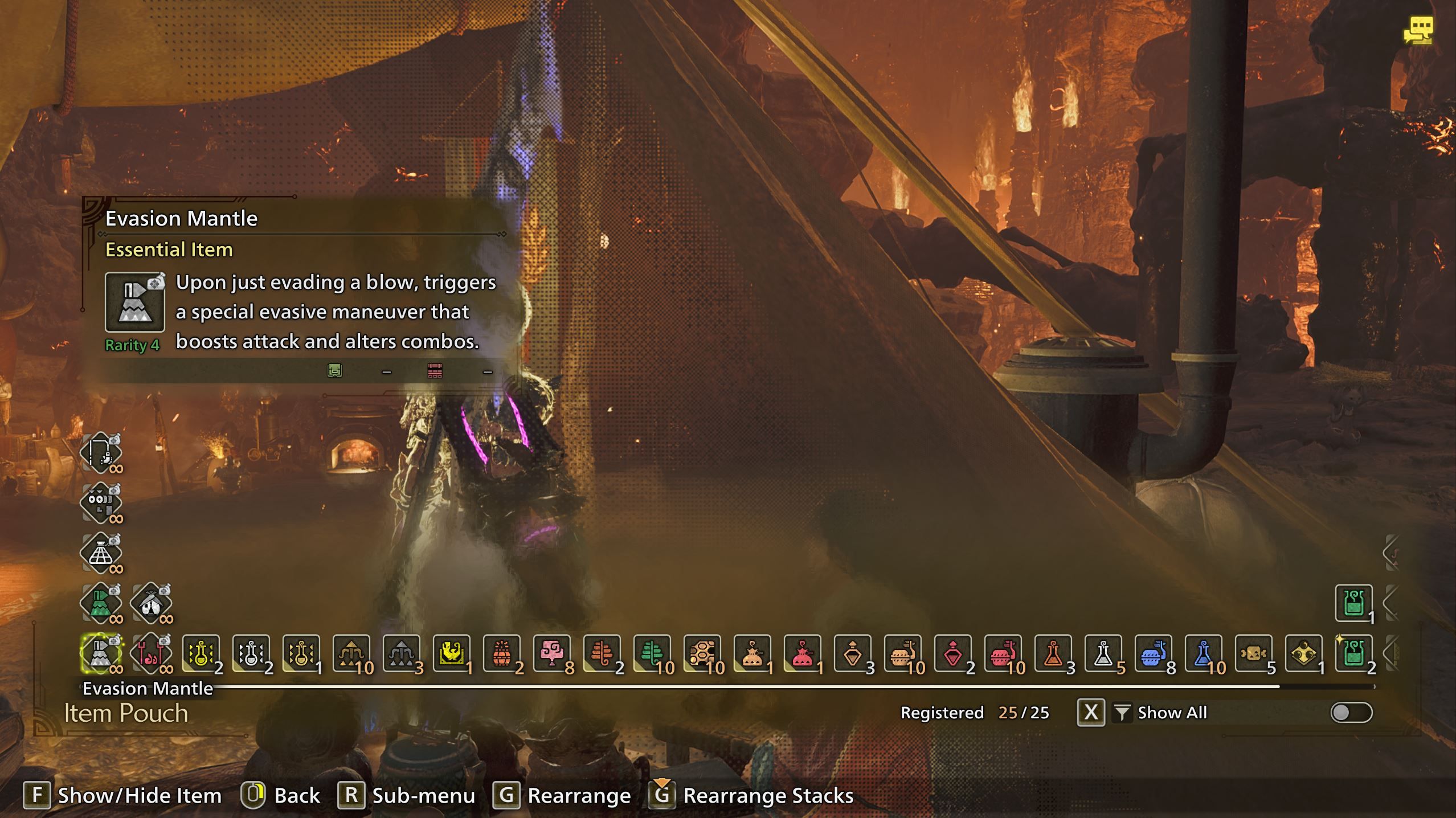Select the honeycomb item slot
The height and width of the screenshot is (818, 1456).
[702, 653]
